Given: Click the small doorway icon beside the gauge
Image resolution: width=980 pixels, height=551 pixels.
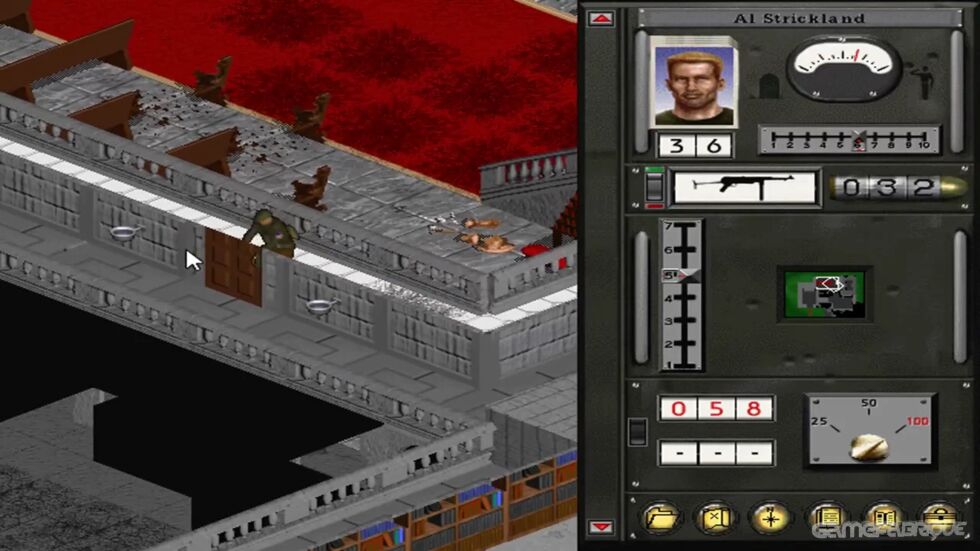Looking at the screenshot, I should (768, 87).
